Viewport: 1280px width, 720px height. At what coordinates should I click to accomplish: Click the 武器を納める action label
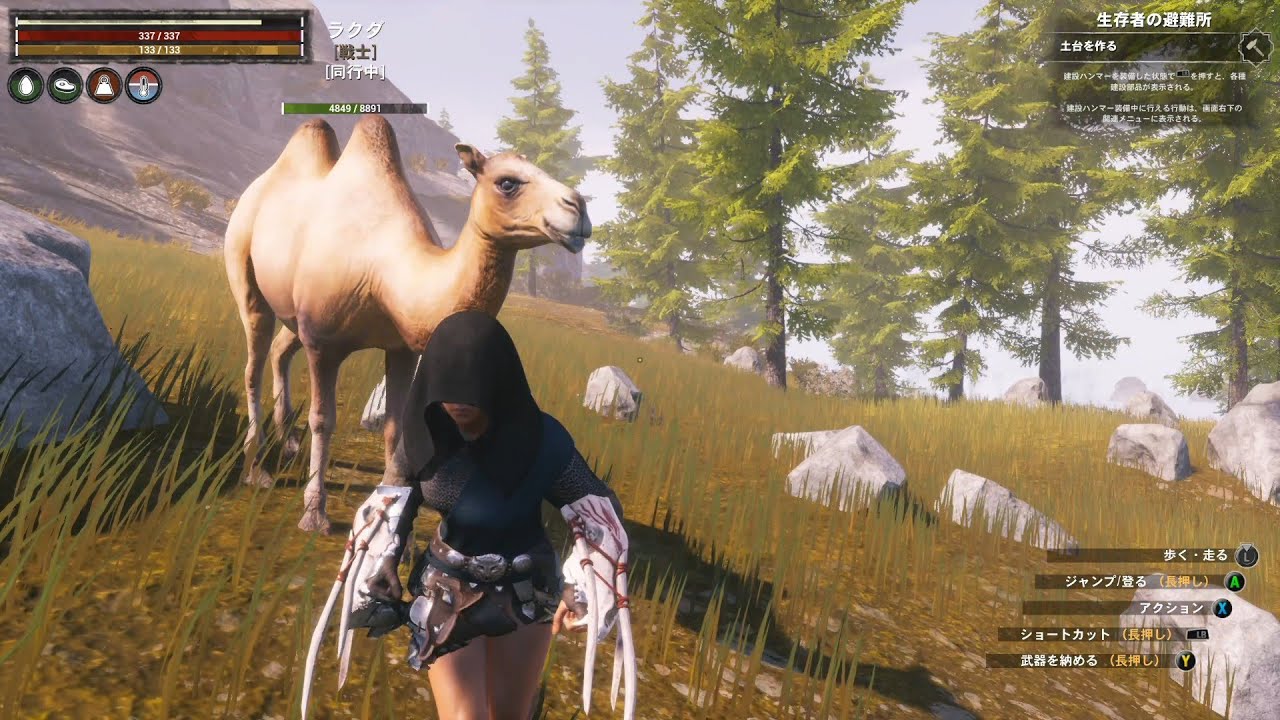click(x=1059, y=660)
